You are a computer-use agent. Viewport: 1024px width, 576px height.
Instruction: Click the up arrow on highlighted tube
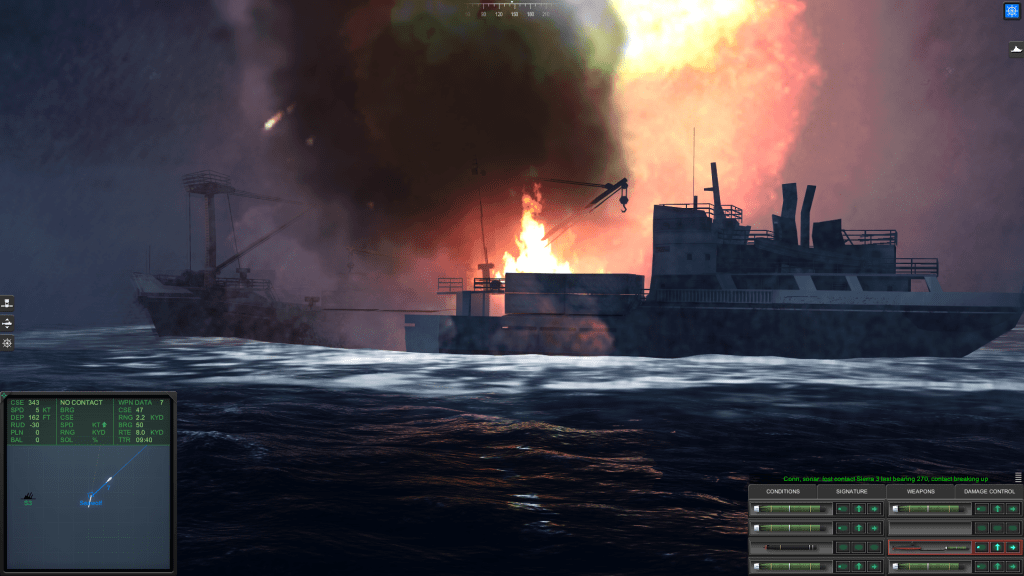996,547
